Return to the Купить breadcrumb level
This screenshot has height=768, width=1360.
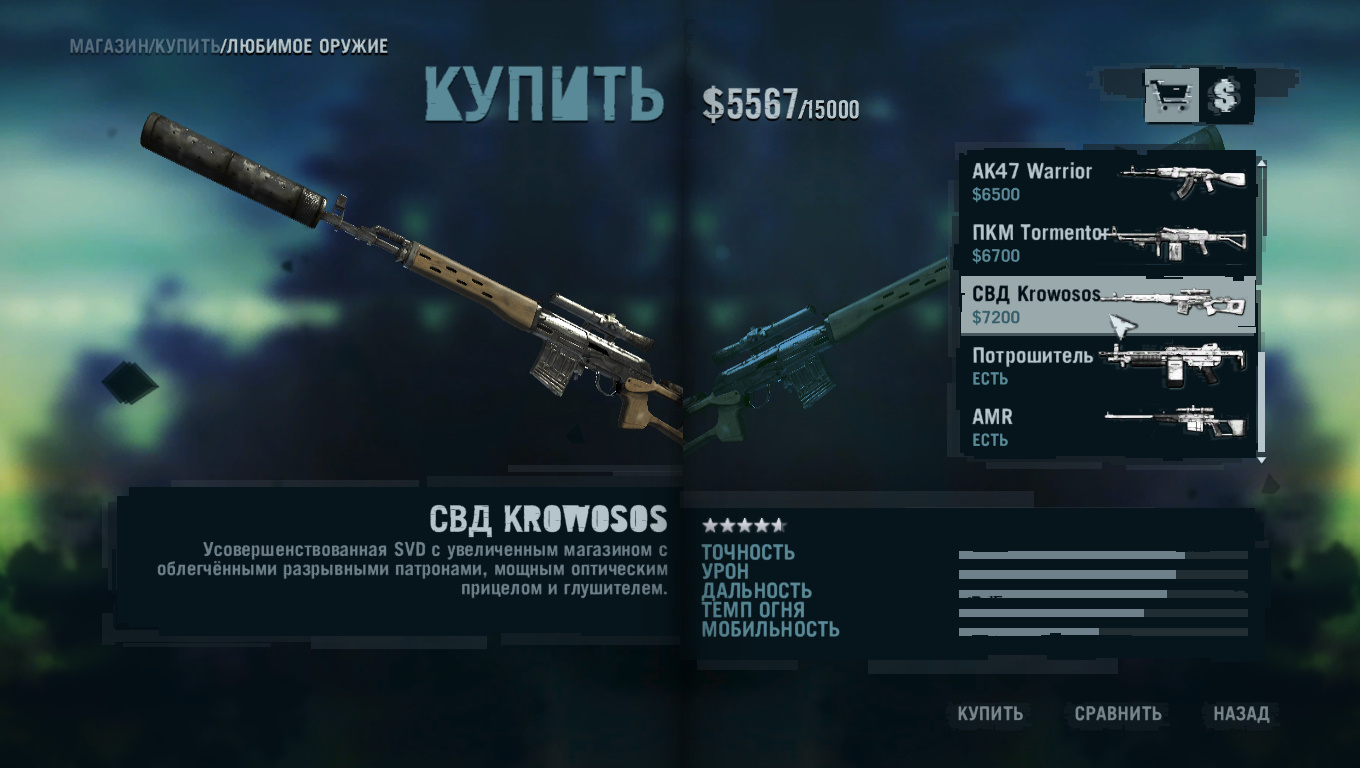point(187,47)
